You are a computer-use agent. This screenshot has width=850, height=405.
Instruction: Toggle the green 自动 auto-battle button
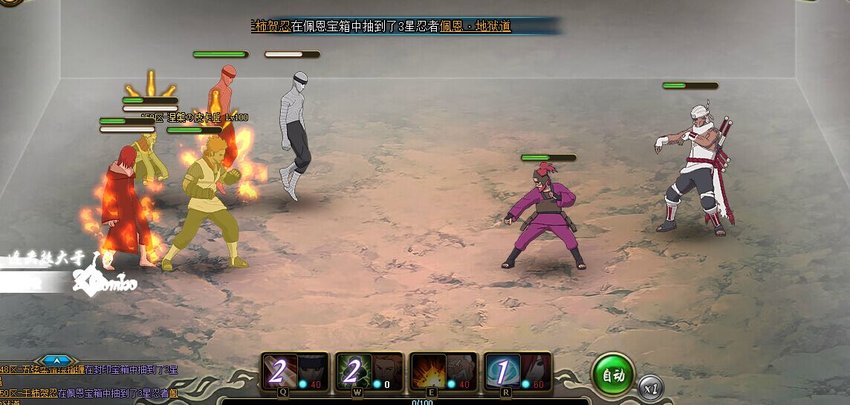coord(612,373)
